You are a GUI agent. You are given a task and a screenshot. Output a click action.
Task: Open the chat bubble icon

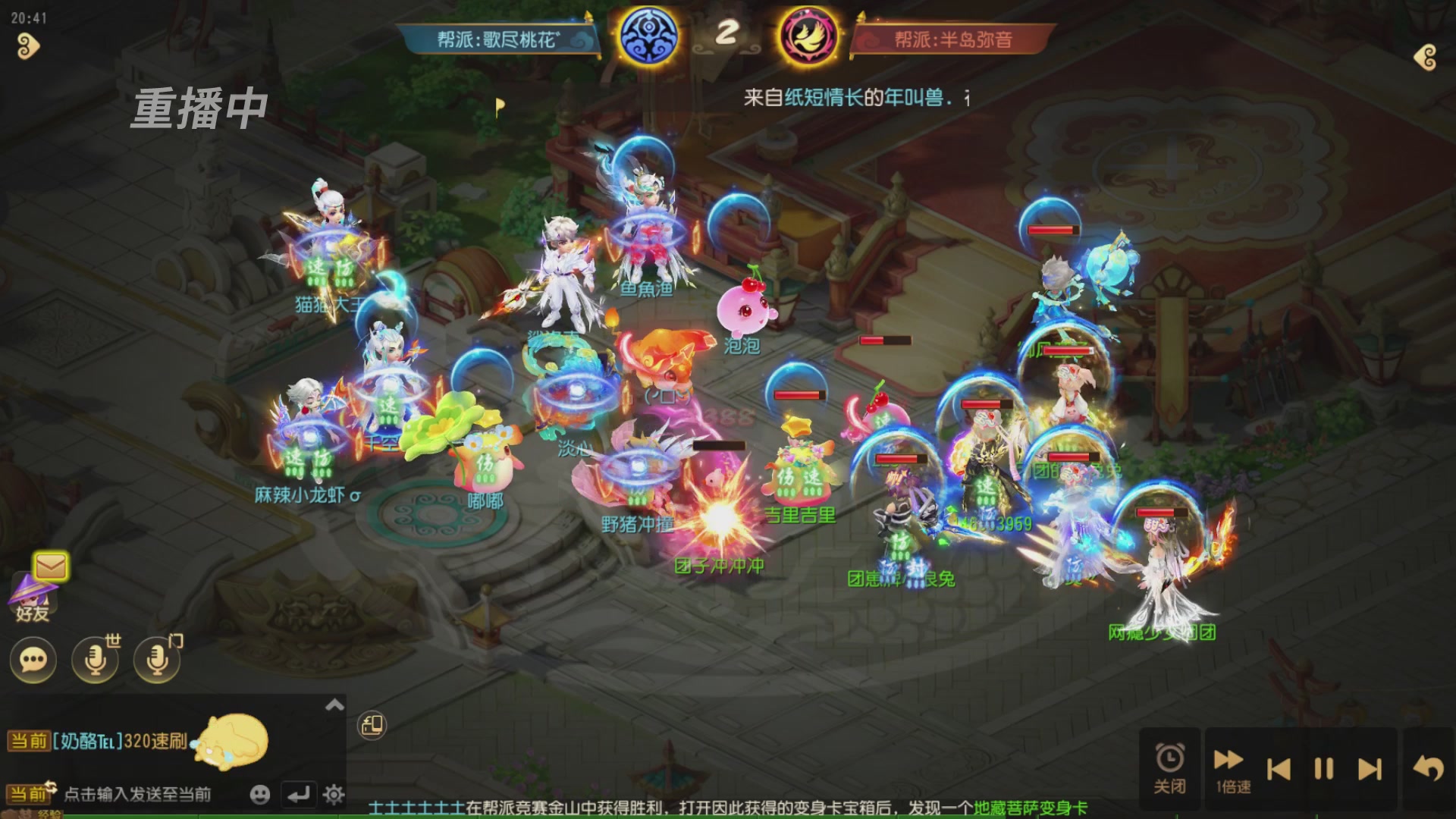click(x=32, y=660)
